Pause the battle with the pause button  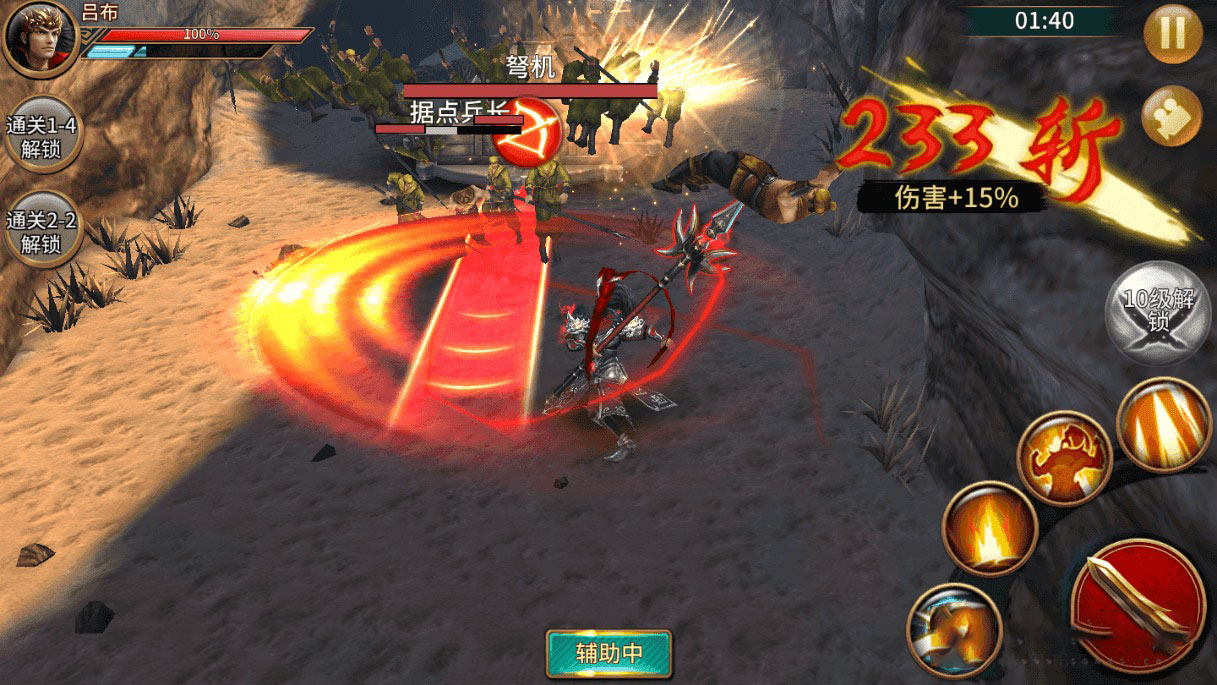point(1172,33)
